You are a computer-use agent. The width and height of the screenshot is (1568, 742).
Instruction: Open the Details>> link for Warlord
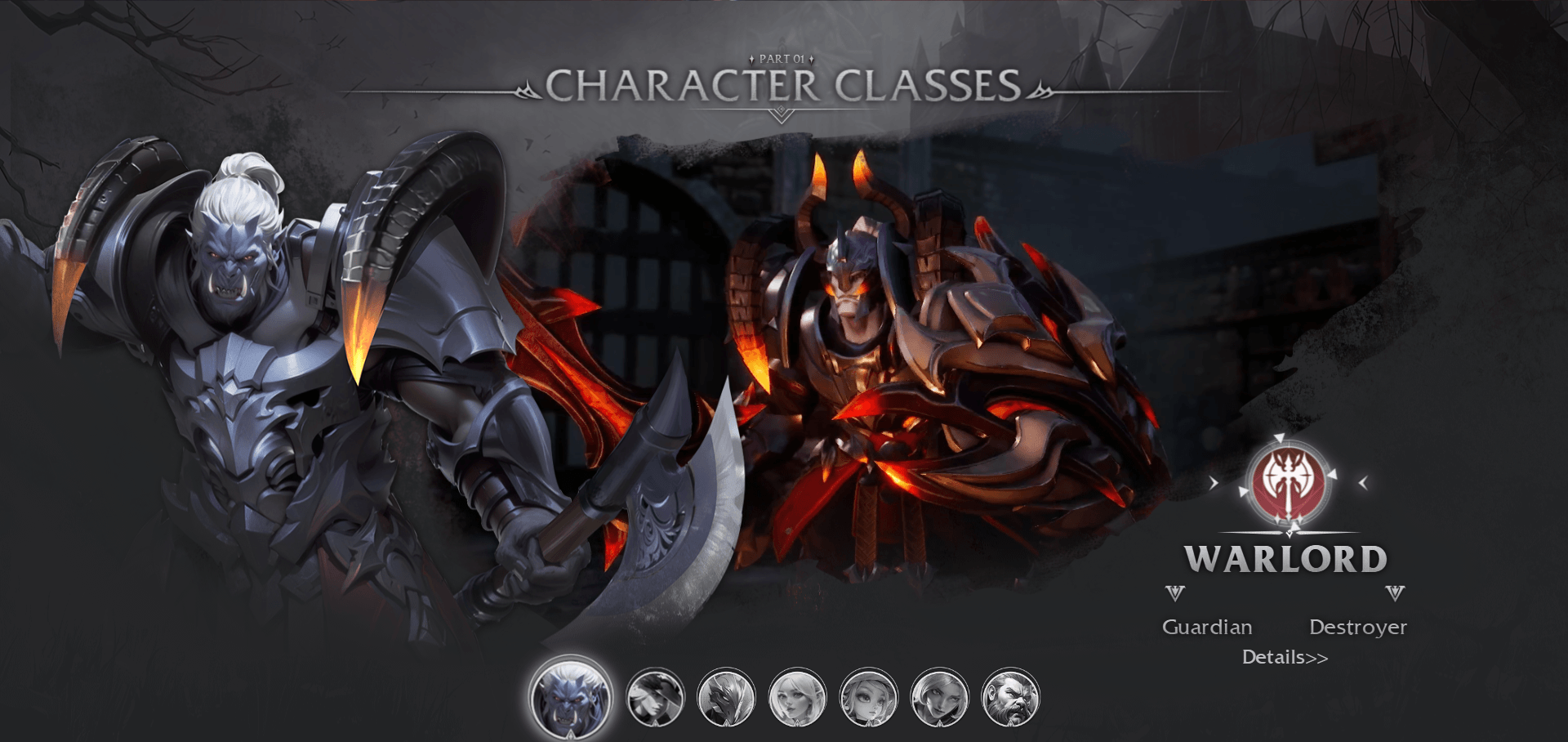tap(1285, 657)
